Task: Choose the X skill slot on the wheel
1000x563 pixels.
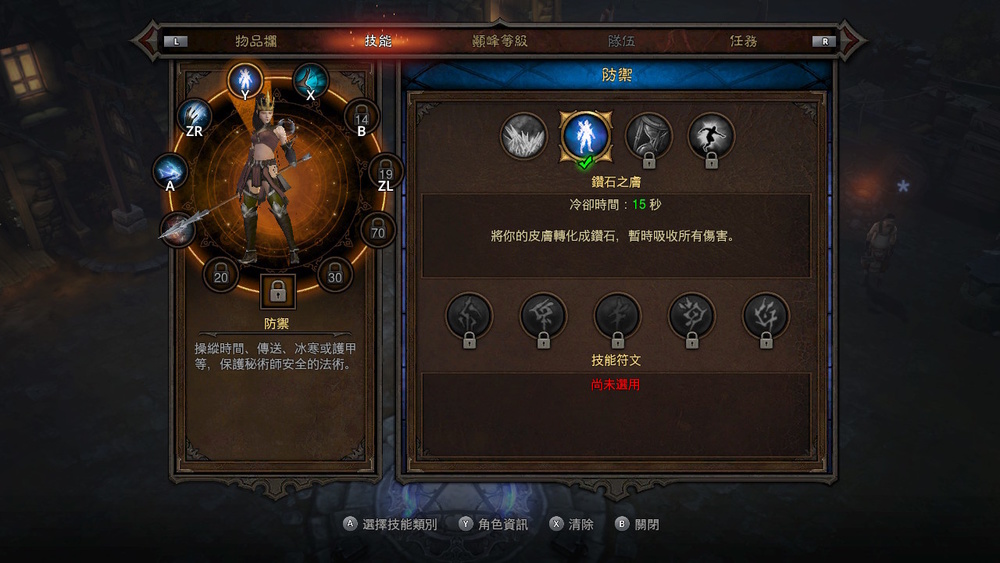Action: pos(311,79)
